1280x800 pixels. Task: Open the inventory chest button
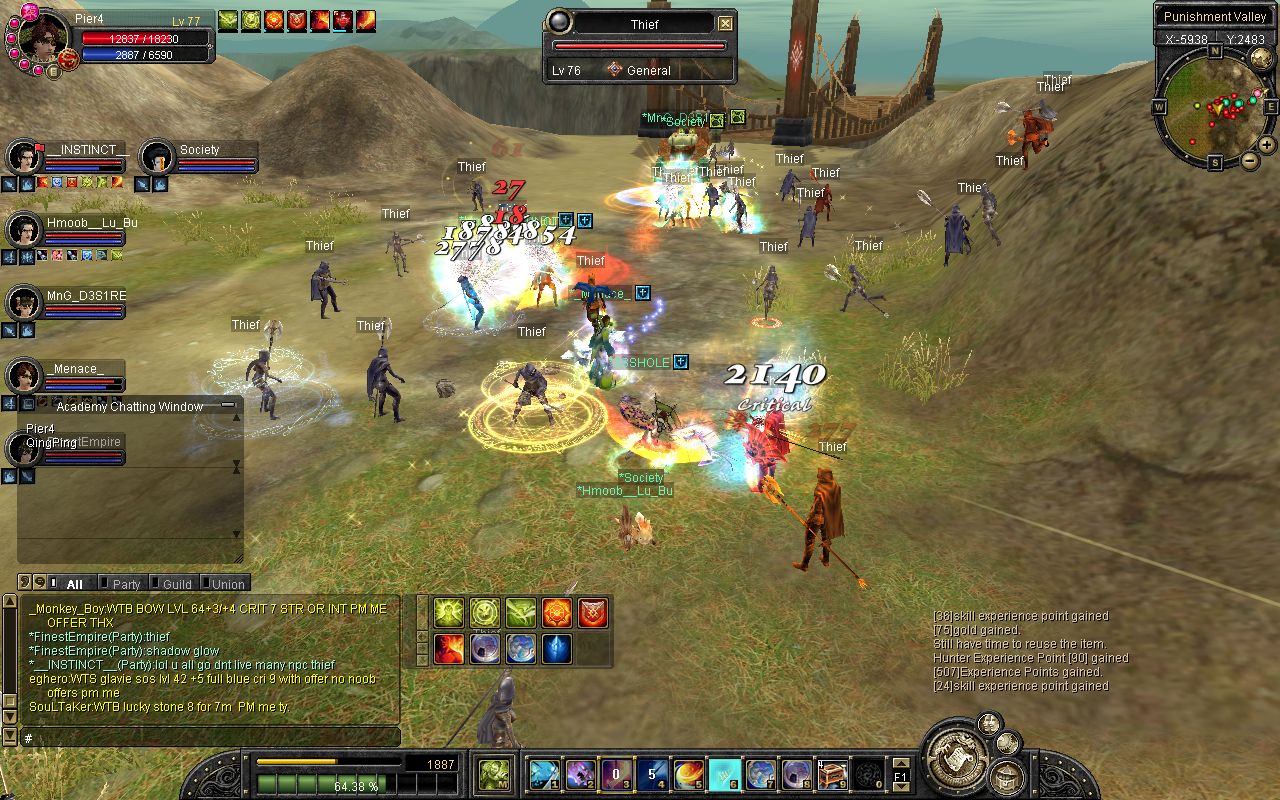click(1007, 776)
